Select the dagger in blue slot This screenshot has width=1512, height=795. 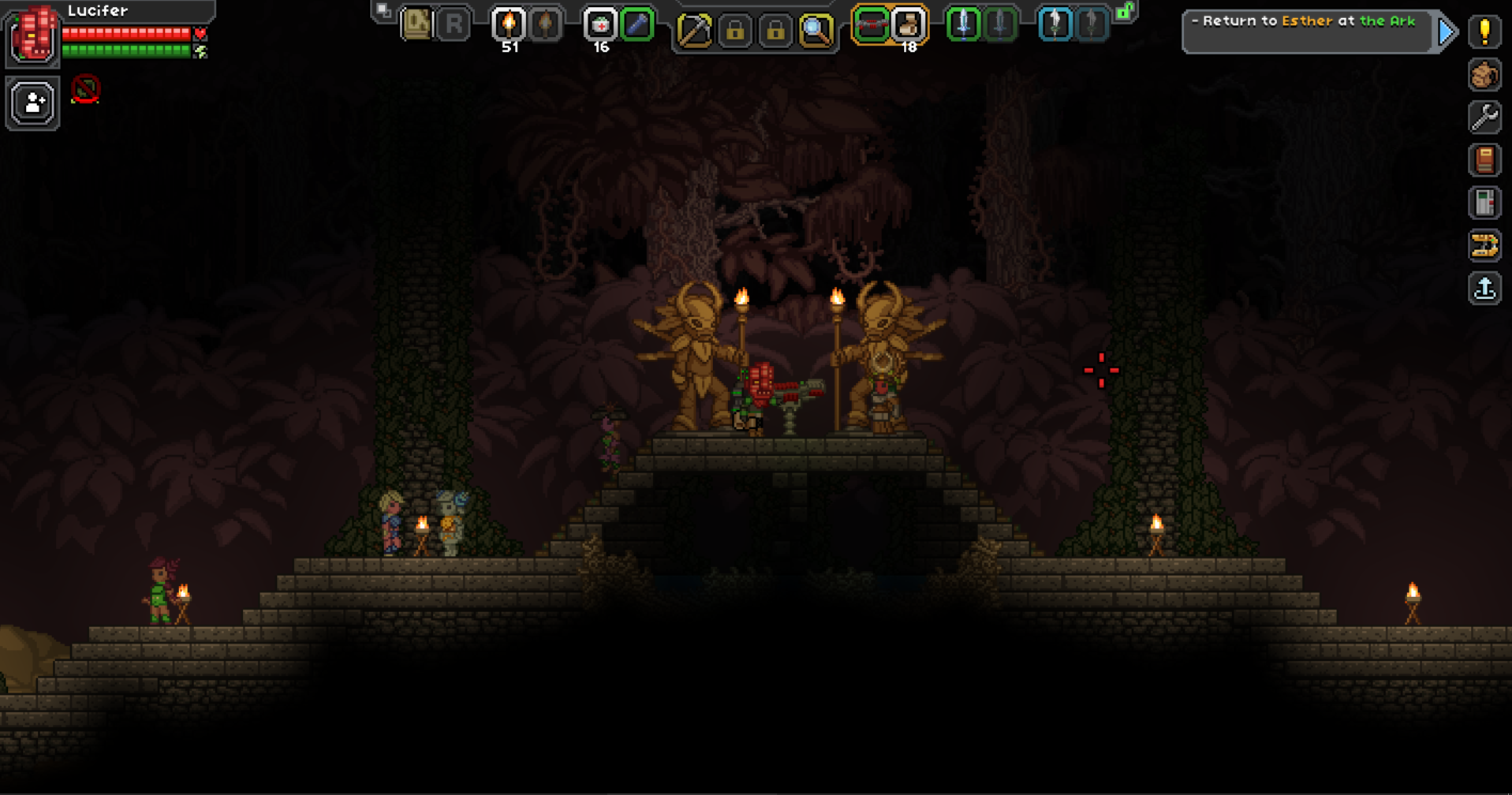(x=1055, y=24)
